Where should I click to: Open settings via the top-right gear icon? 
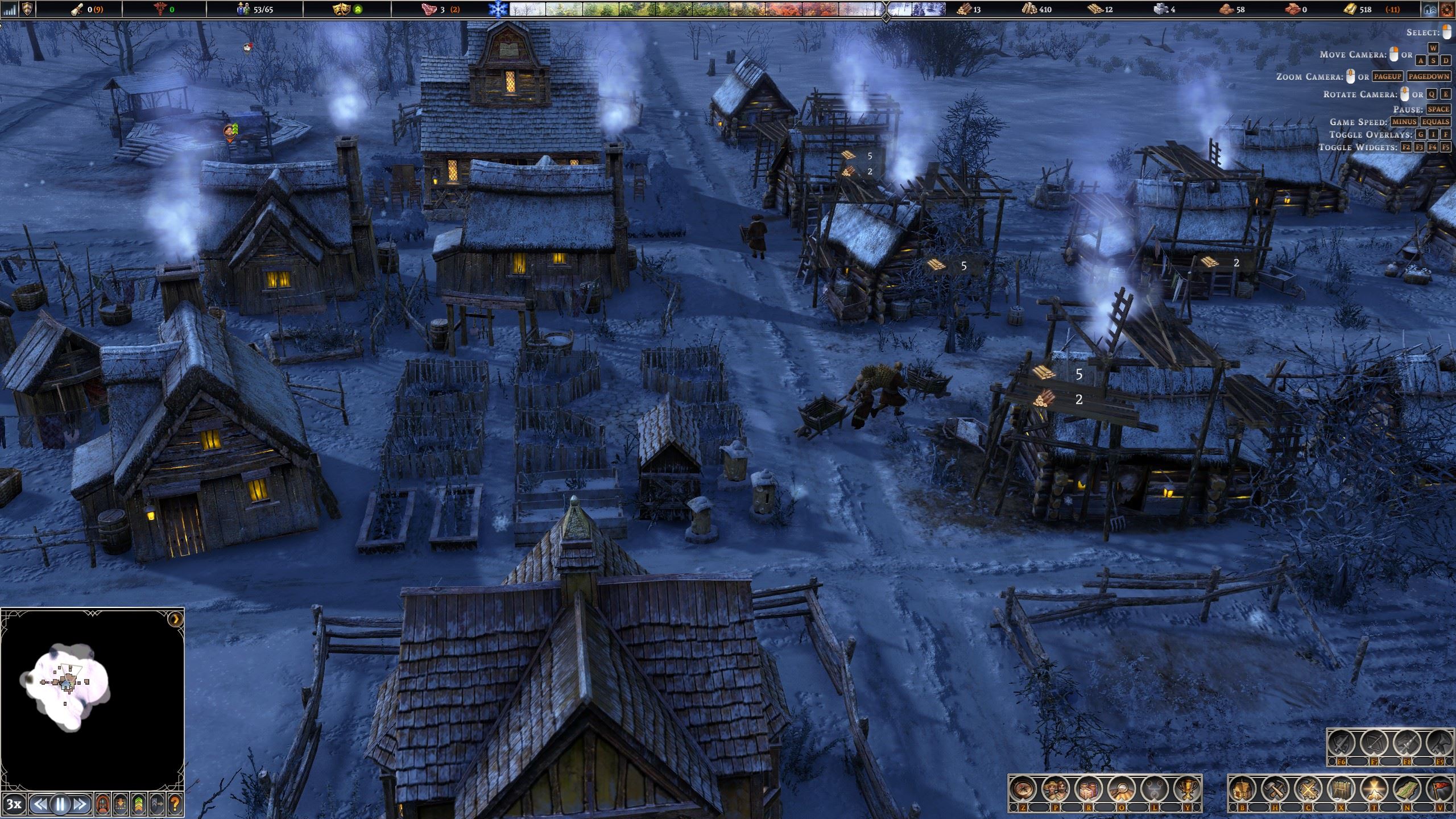tap(1447, 9)
